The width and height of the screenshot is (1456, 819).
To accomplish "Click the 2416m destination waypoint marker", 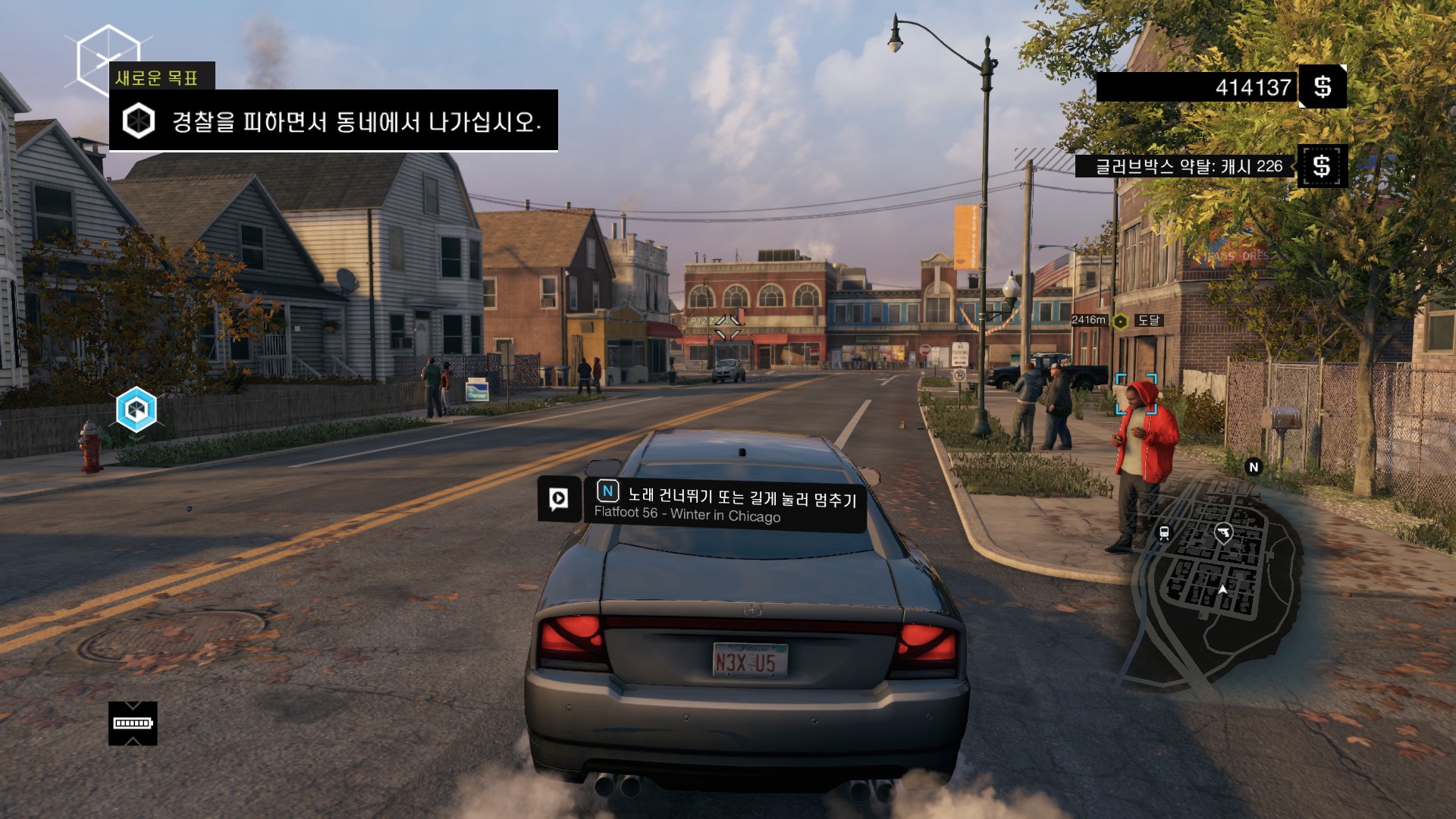I will click(1120, 322).
